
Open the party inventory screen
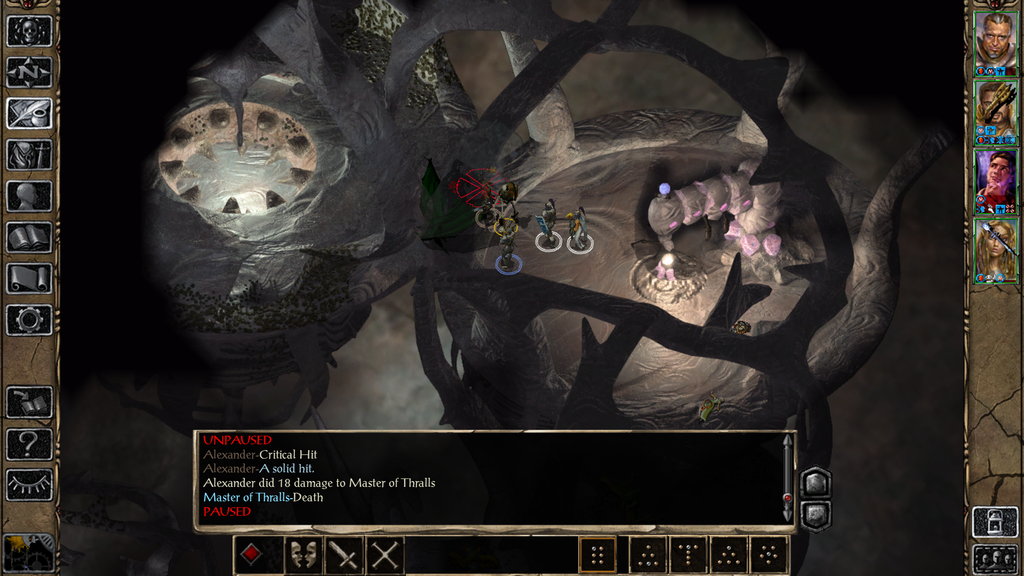[29, 154]
